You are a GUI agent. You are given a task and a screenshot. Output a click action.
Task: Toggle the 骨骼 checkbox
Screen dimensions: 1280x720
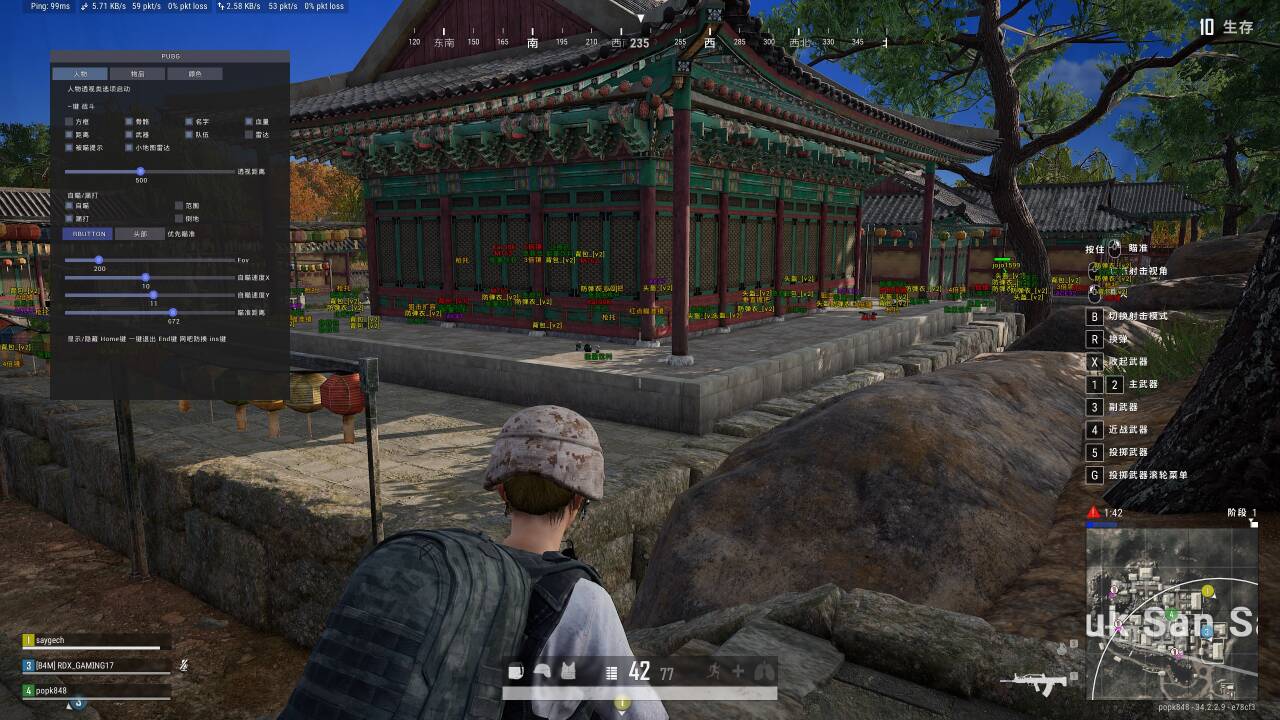click(129, 121)
